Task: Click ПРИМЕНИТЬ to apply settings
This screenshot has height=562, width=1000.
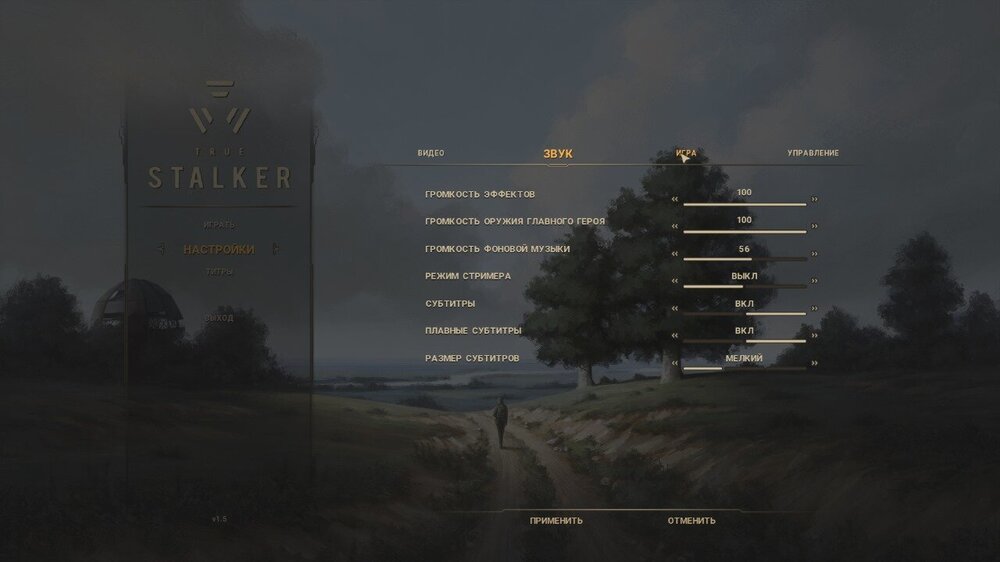Action: (556, 520)
